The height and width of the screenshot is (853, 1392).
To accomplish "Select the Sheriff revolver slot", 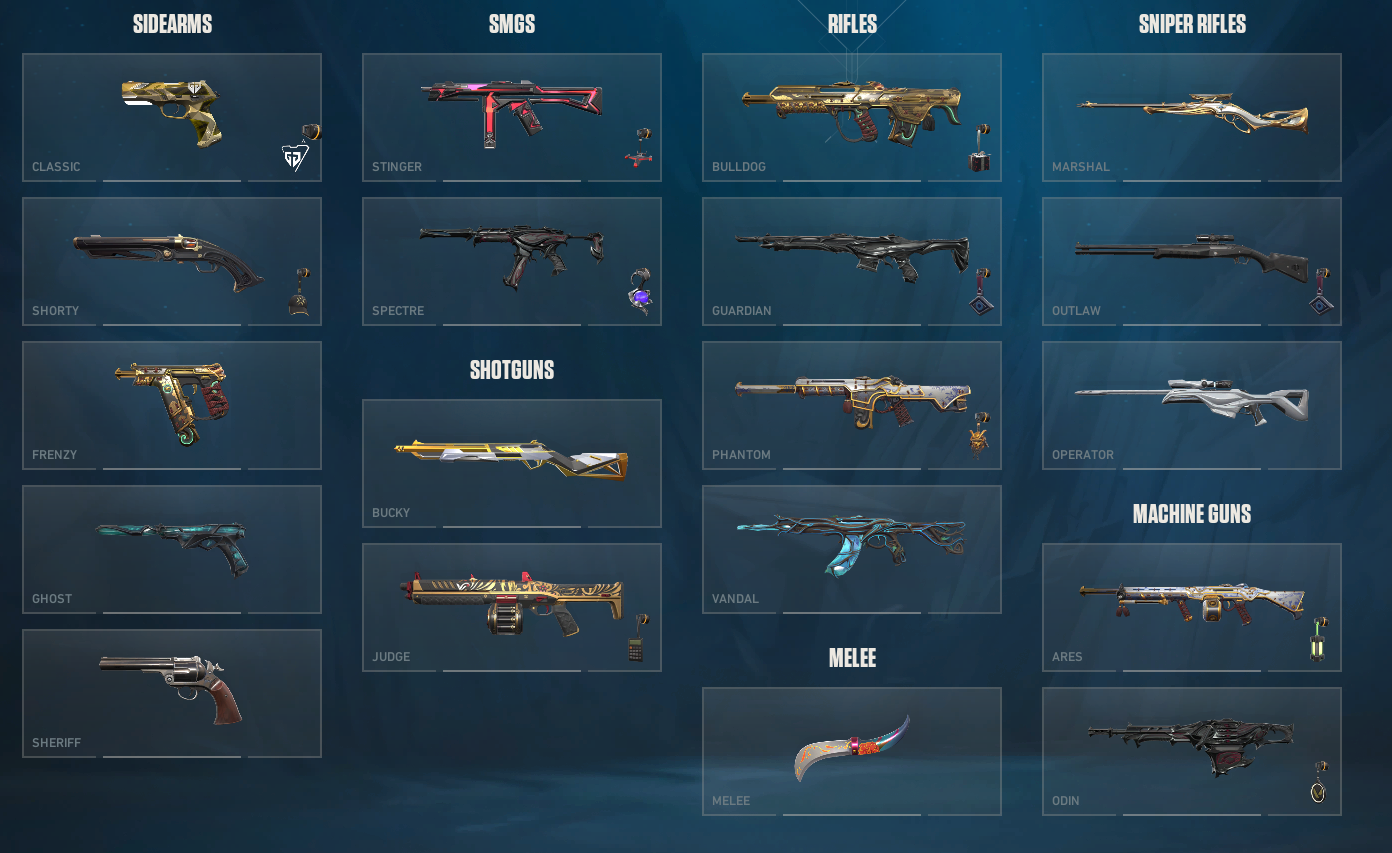I will pyautogui.click(x=172, y=693).
